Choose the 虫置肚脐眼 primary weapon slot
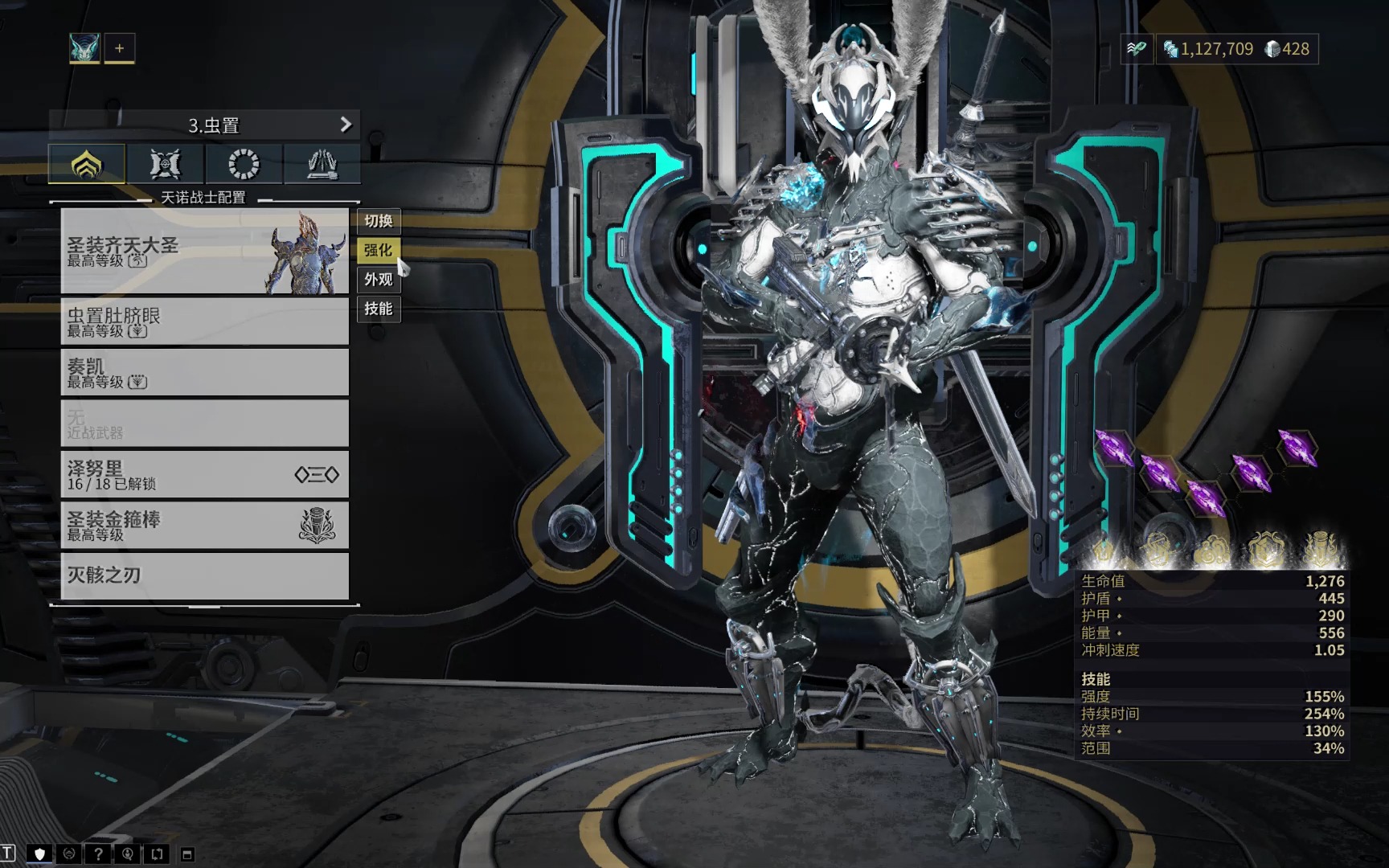Image resolution: width=1389 pixels, height=868 pixels. tap(205, 321)
